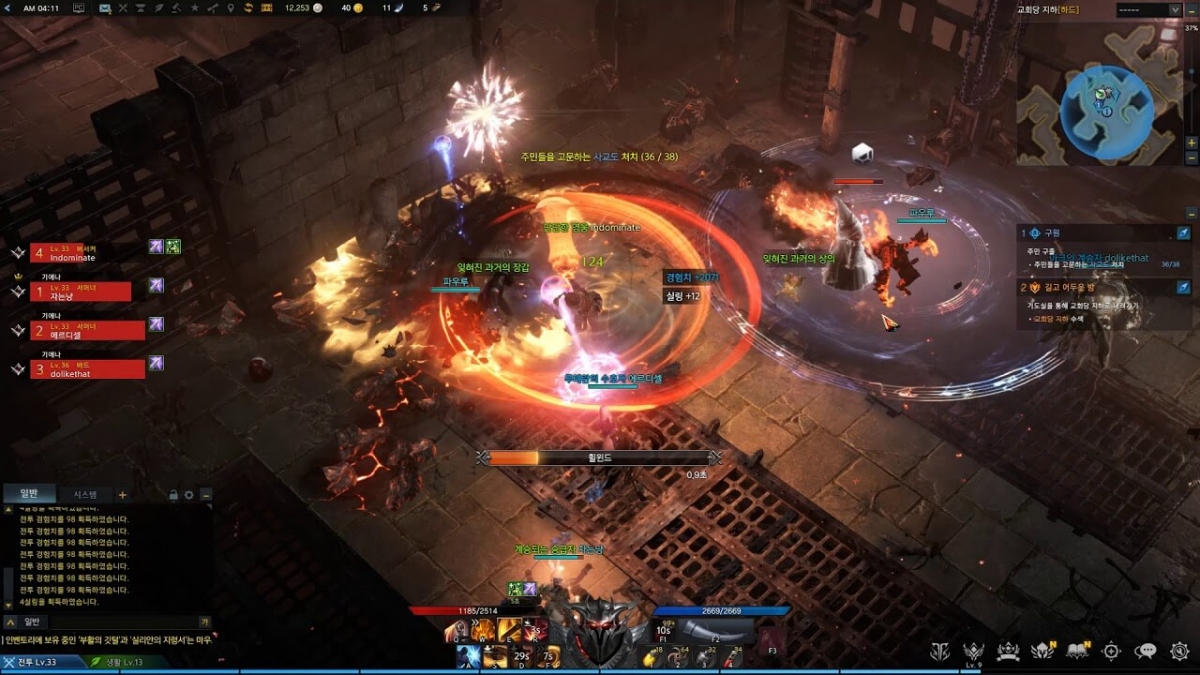Add a new chat tab with plus button
This screenshot has width=1200, height=675.
(123, 494)
